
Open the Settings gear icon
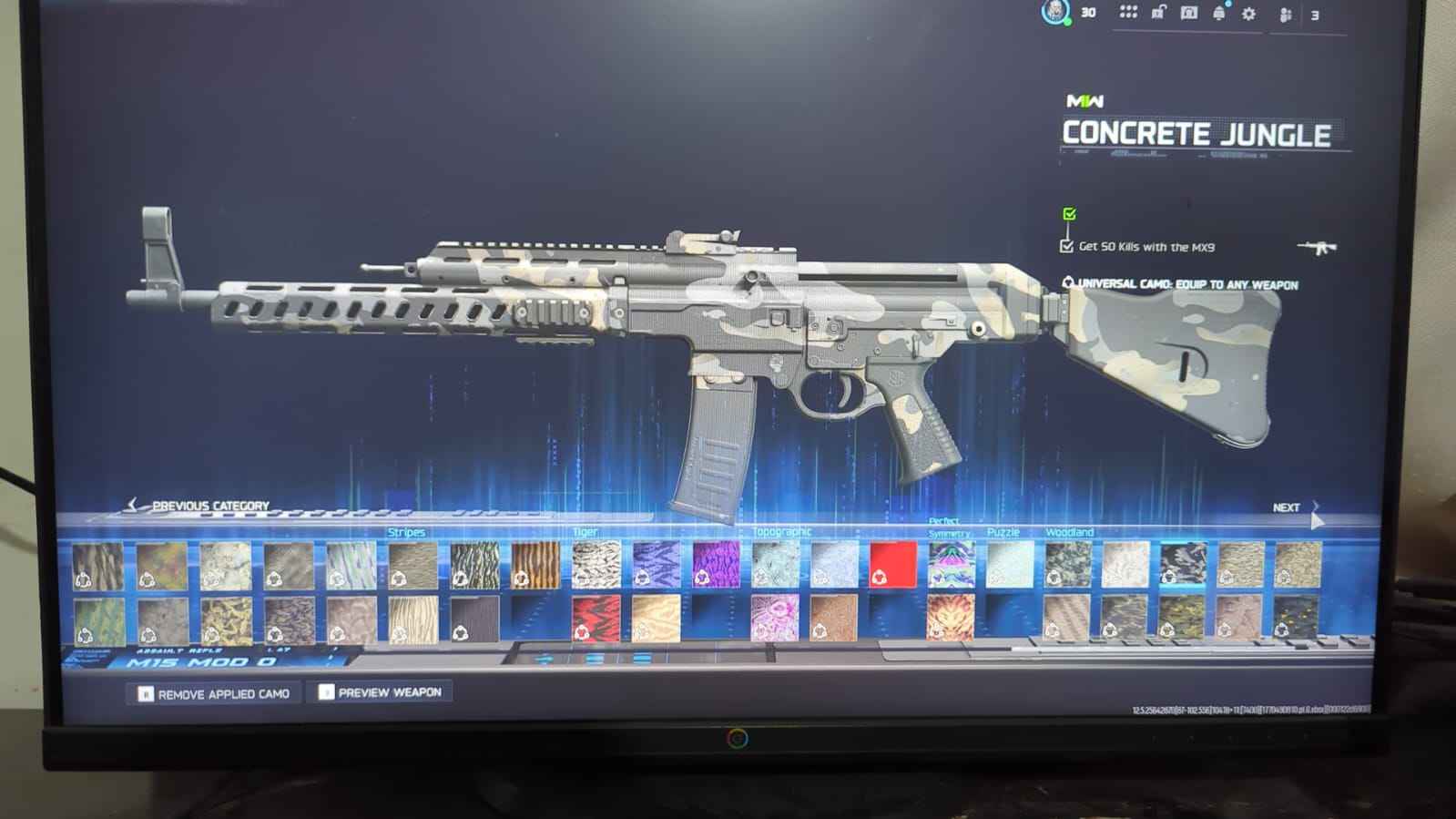pos(1247,12)
